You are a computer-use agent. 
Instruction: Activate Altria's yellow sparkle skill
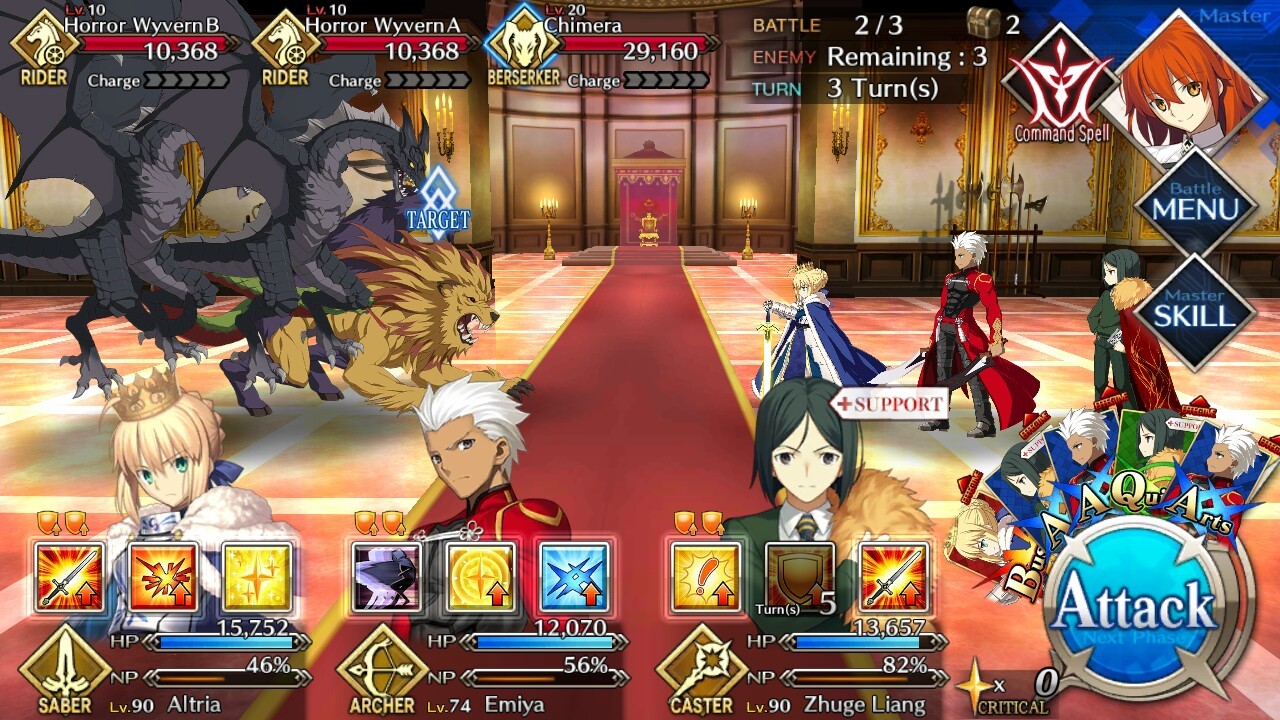pyautogui.click(x=257, y=577)
